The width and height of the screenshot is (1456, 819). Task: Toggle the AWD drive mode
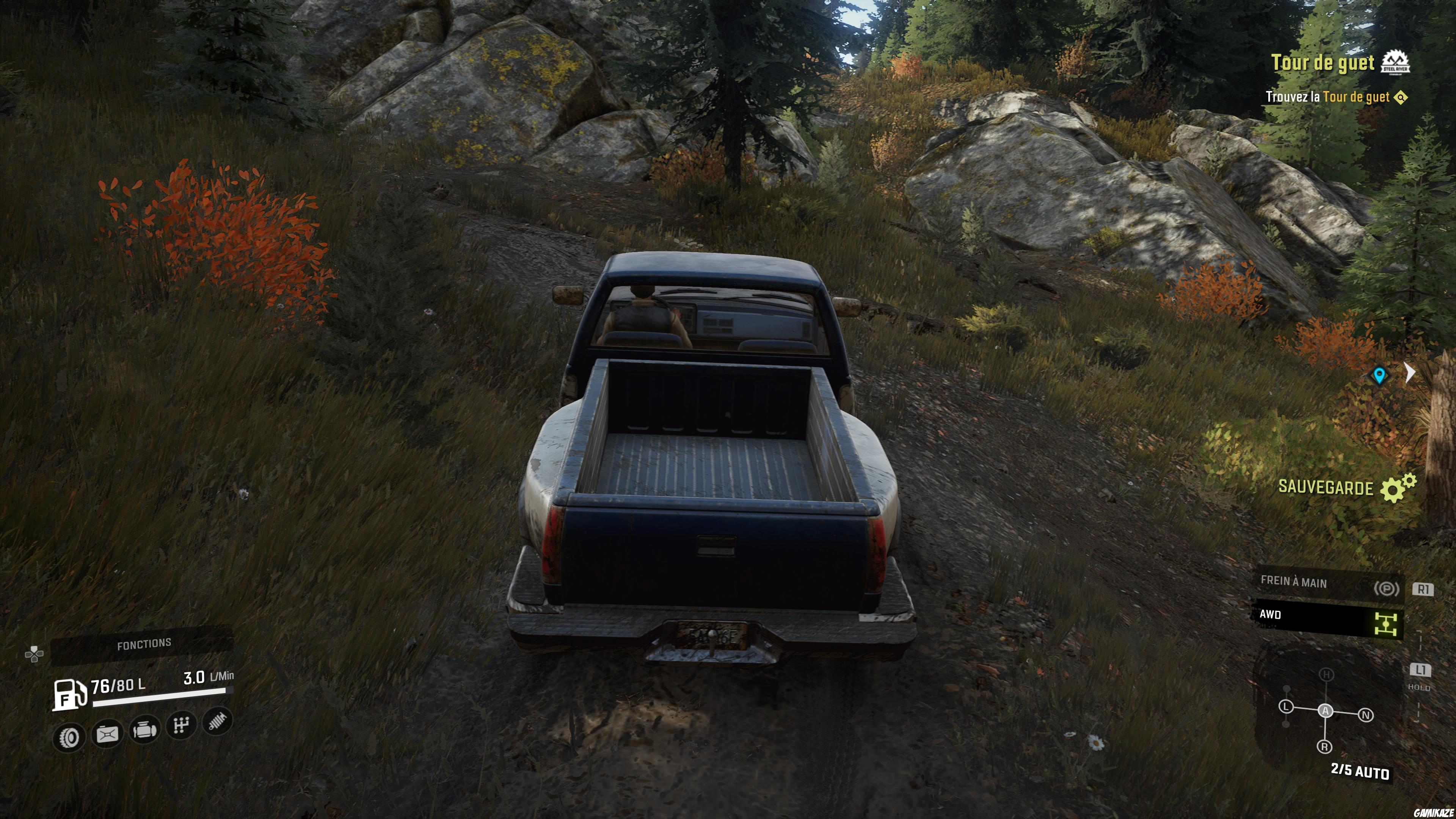tap(1328, 619)
